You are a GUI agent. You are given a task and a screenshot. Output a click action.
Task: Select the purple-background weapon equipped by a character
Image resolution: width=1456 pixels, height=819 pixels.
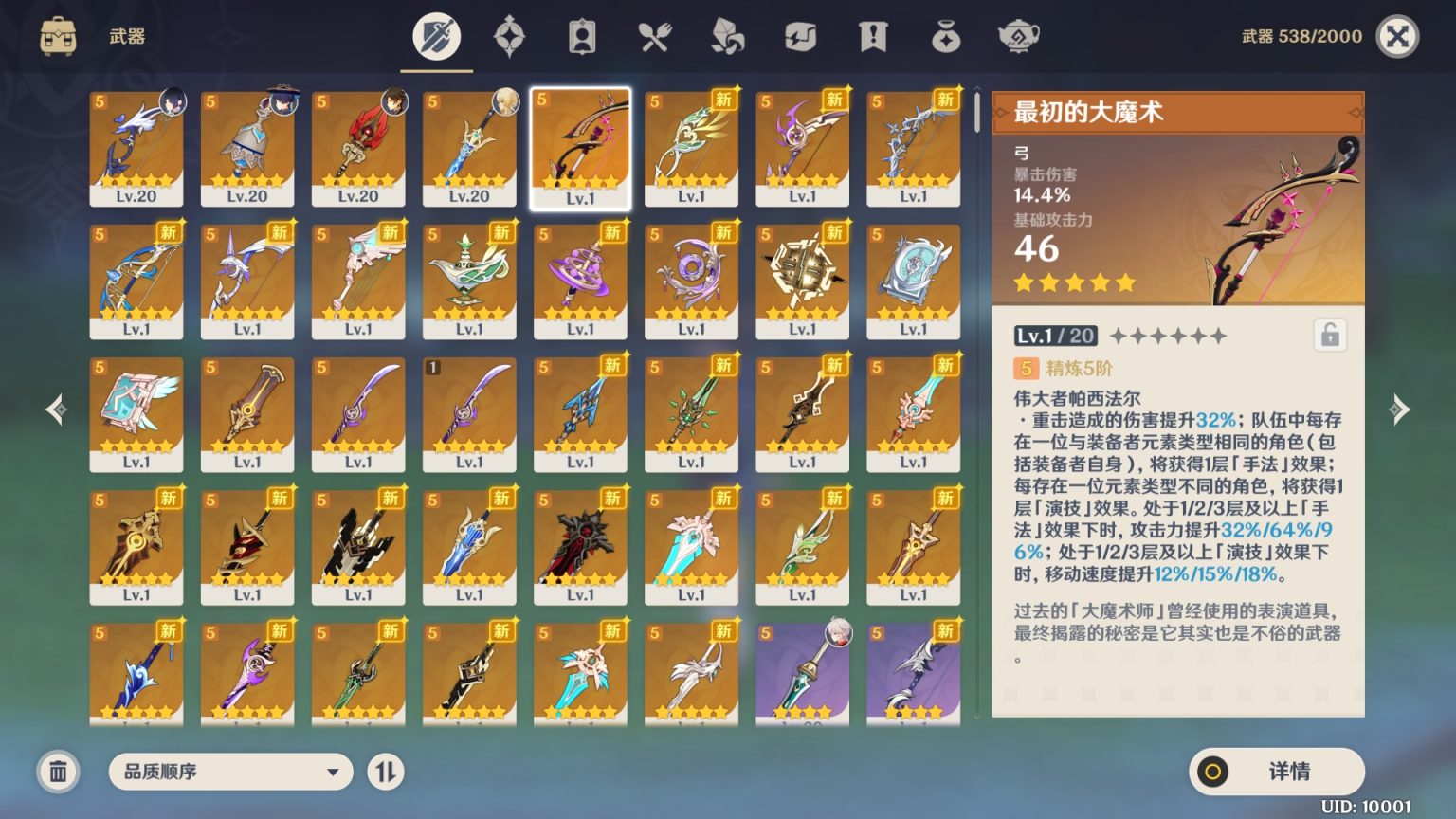point(802,671)
